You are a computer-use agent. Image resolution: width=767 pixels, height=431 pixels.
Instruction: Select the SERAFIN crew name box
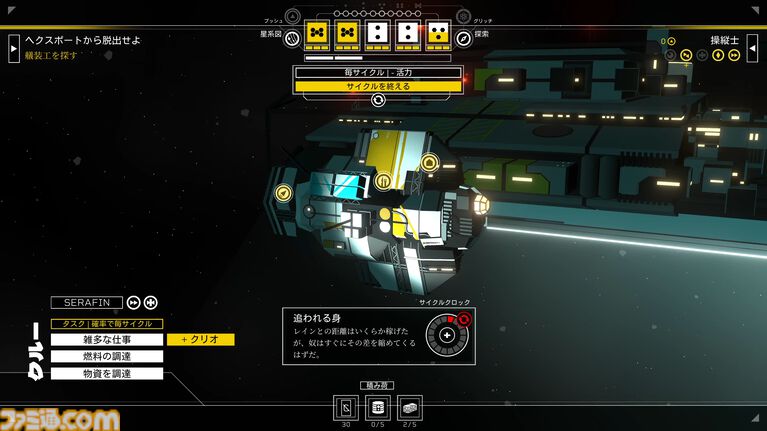click(x=86, y=302)
